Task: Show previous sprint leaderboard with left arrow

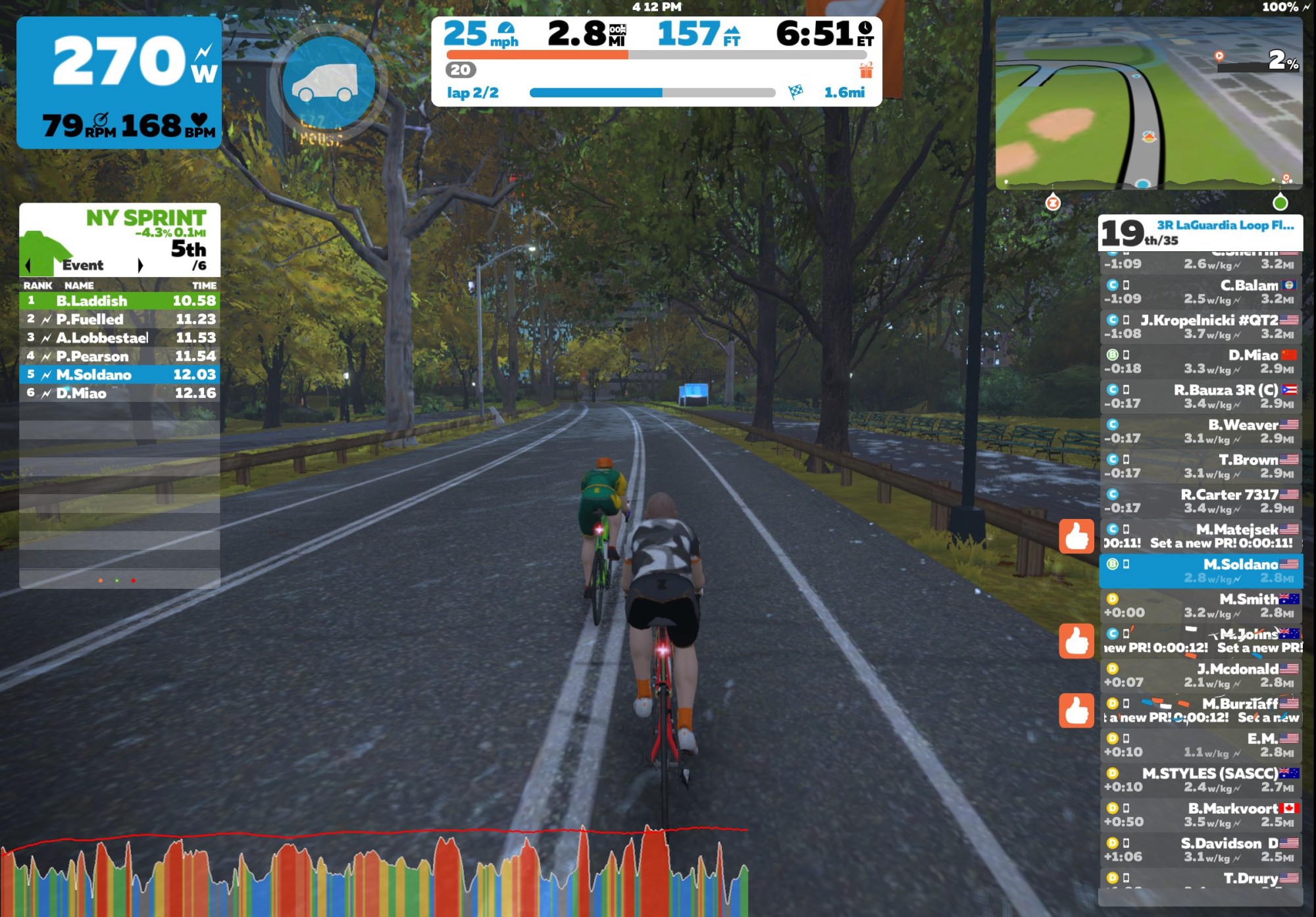Action: pyautogui.click(x=28, y=265)
